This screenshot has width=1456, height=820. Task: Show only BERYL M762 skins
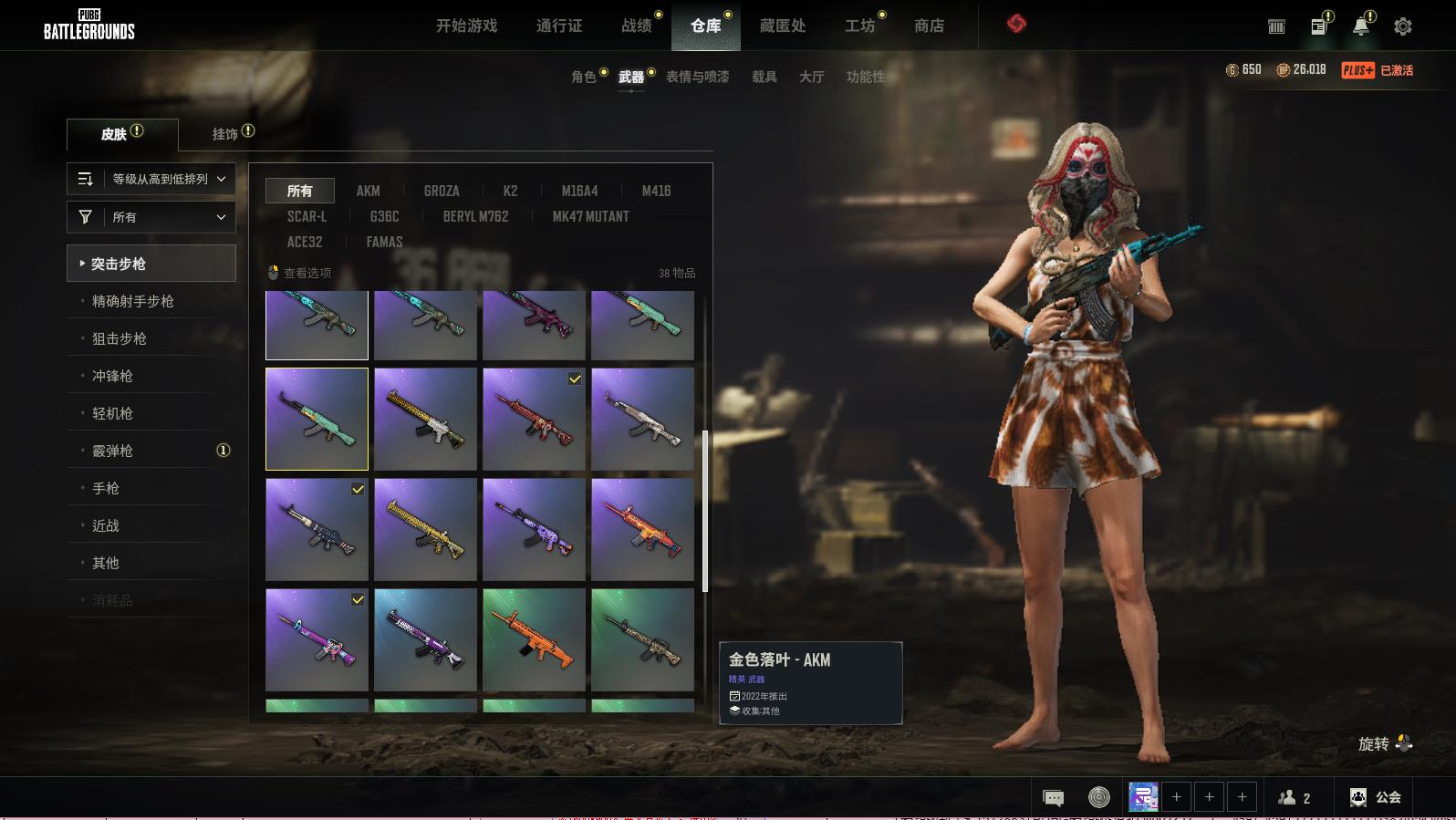tap(475, 216)
